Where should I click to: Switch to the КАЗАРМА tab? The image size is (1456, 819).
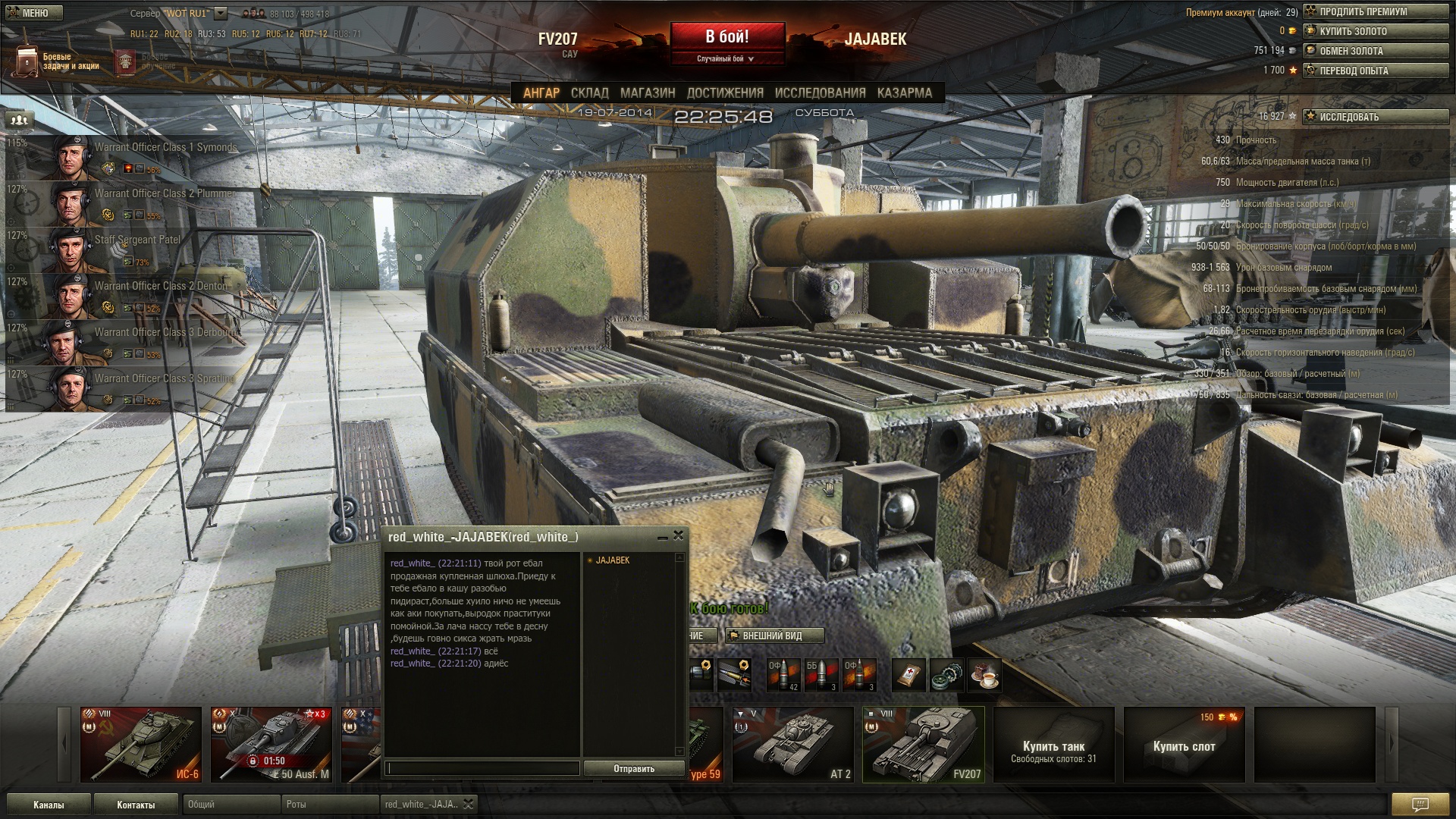904,93
